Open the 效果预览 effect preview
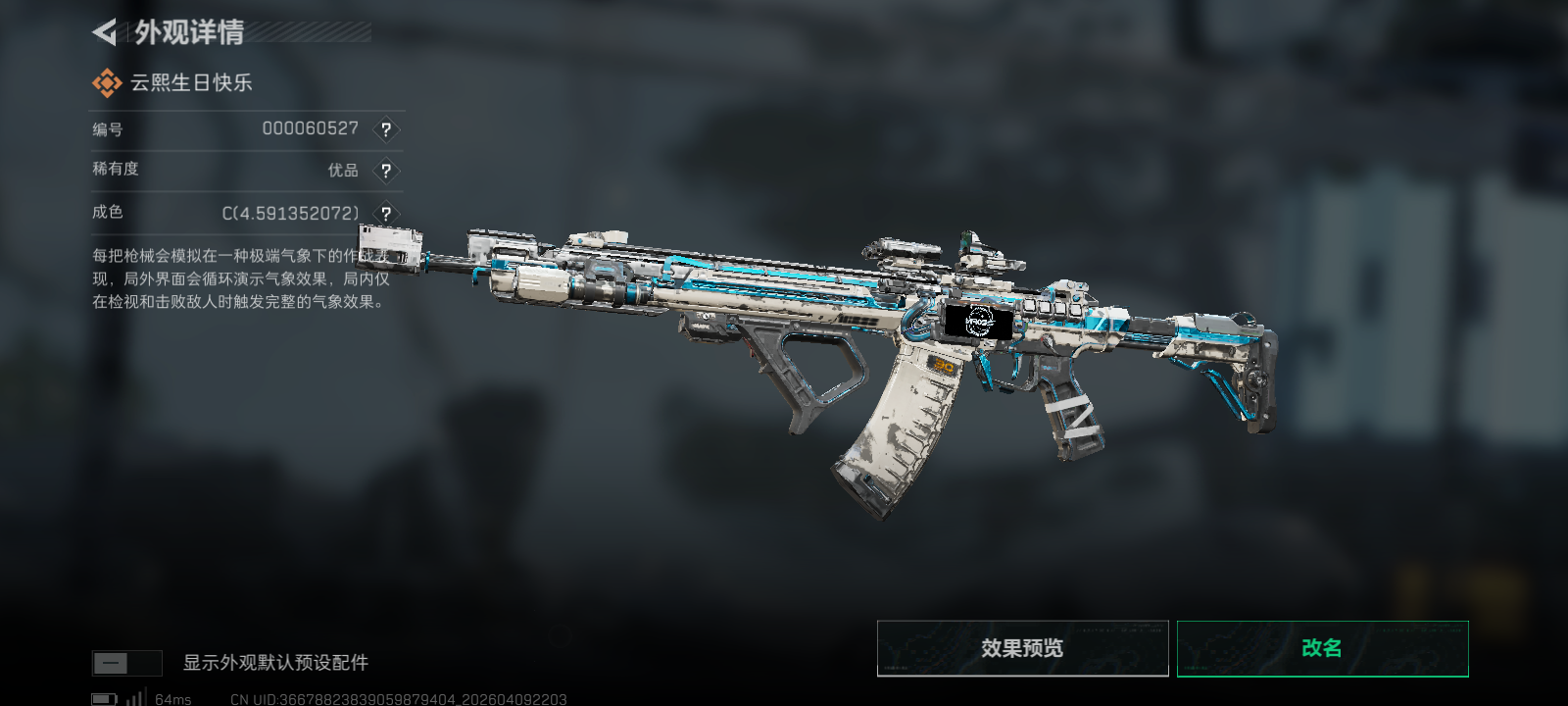This screenshot has height=706, width=1568. (x=1022, y=648)
